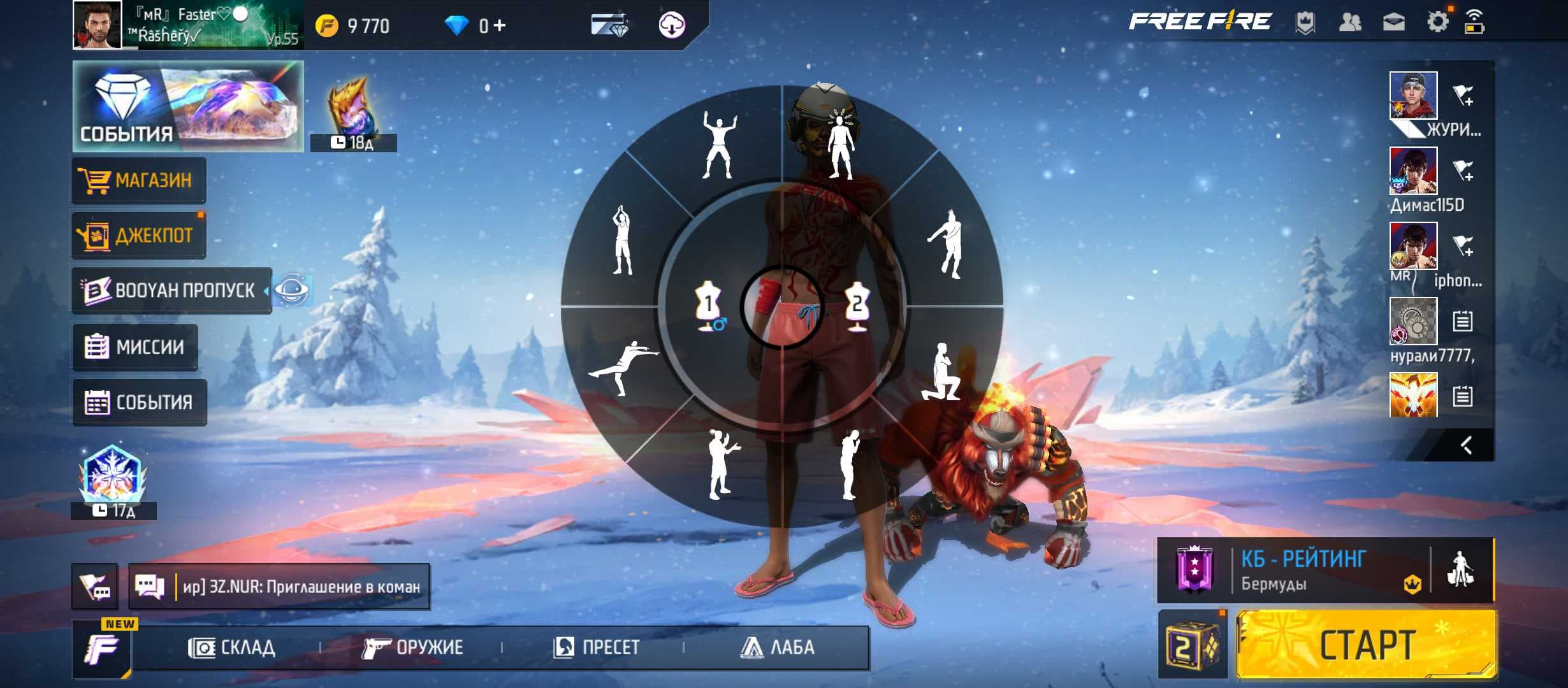Collapse the friends side panel arrow

pos(1466,445)
